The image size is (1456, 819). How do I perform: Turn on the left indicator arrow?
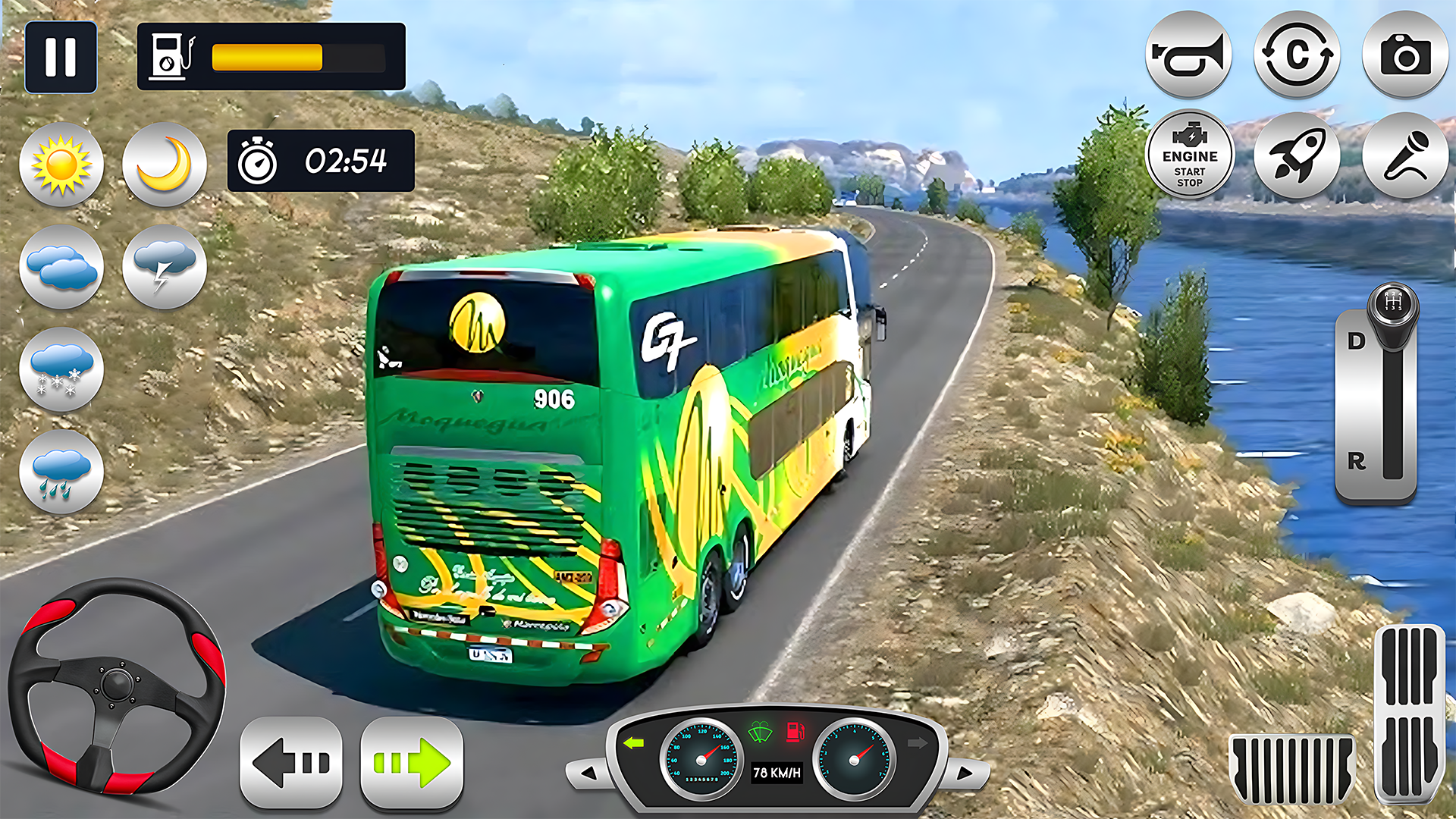tap(291, 762)
